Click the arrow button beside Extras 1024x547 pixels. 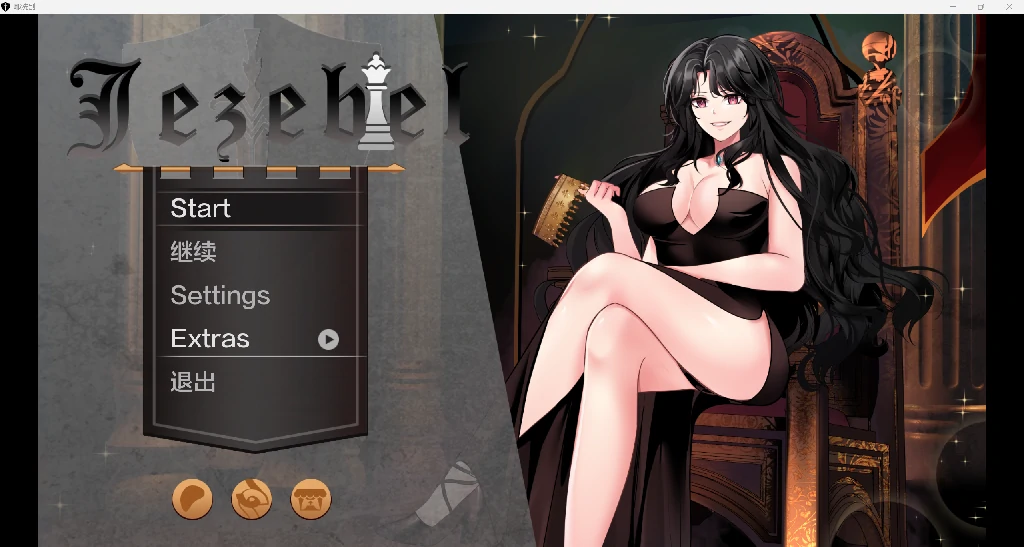click(328, 340)
